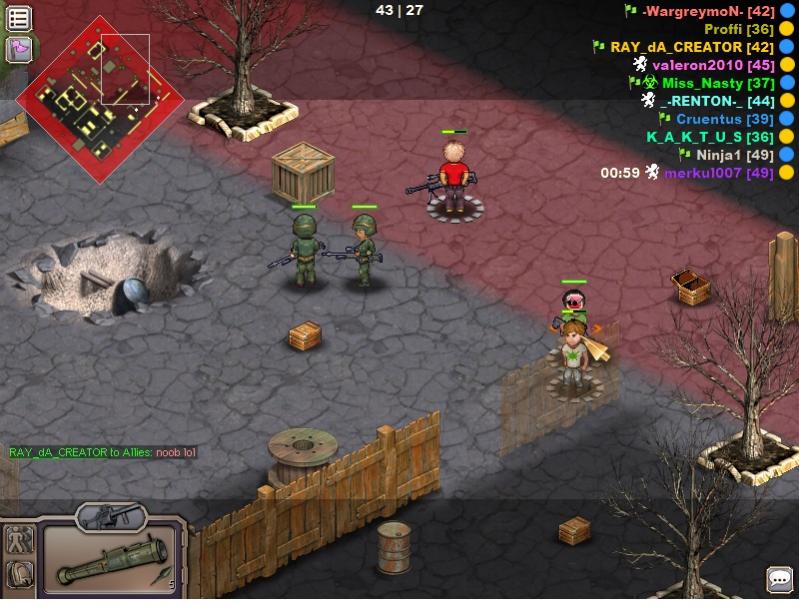Click the pink flag button

pyautogui.click(x=19, y=49)
